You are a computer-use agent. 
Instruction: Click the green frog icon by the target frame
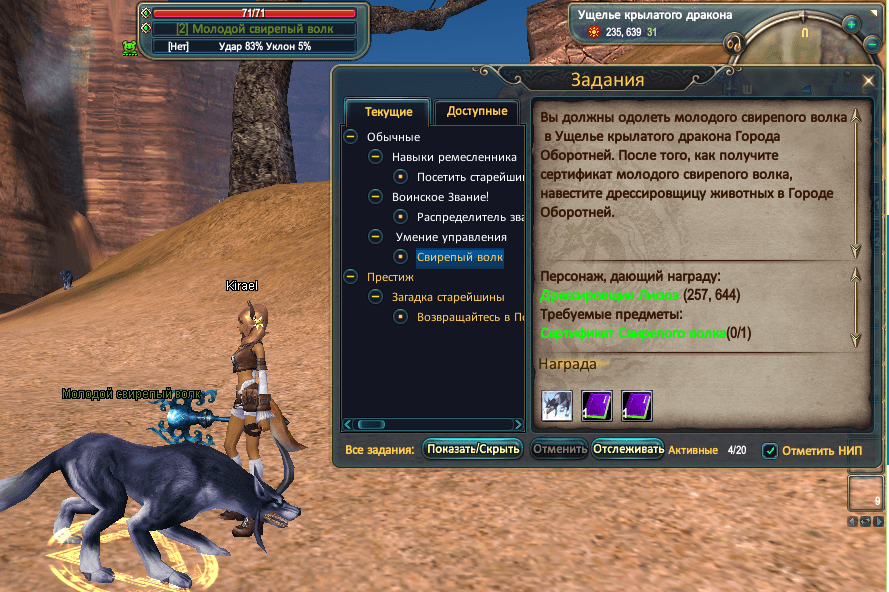coord(129,46)
